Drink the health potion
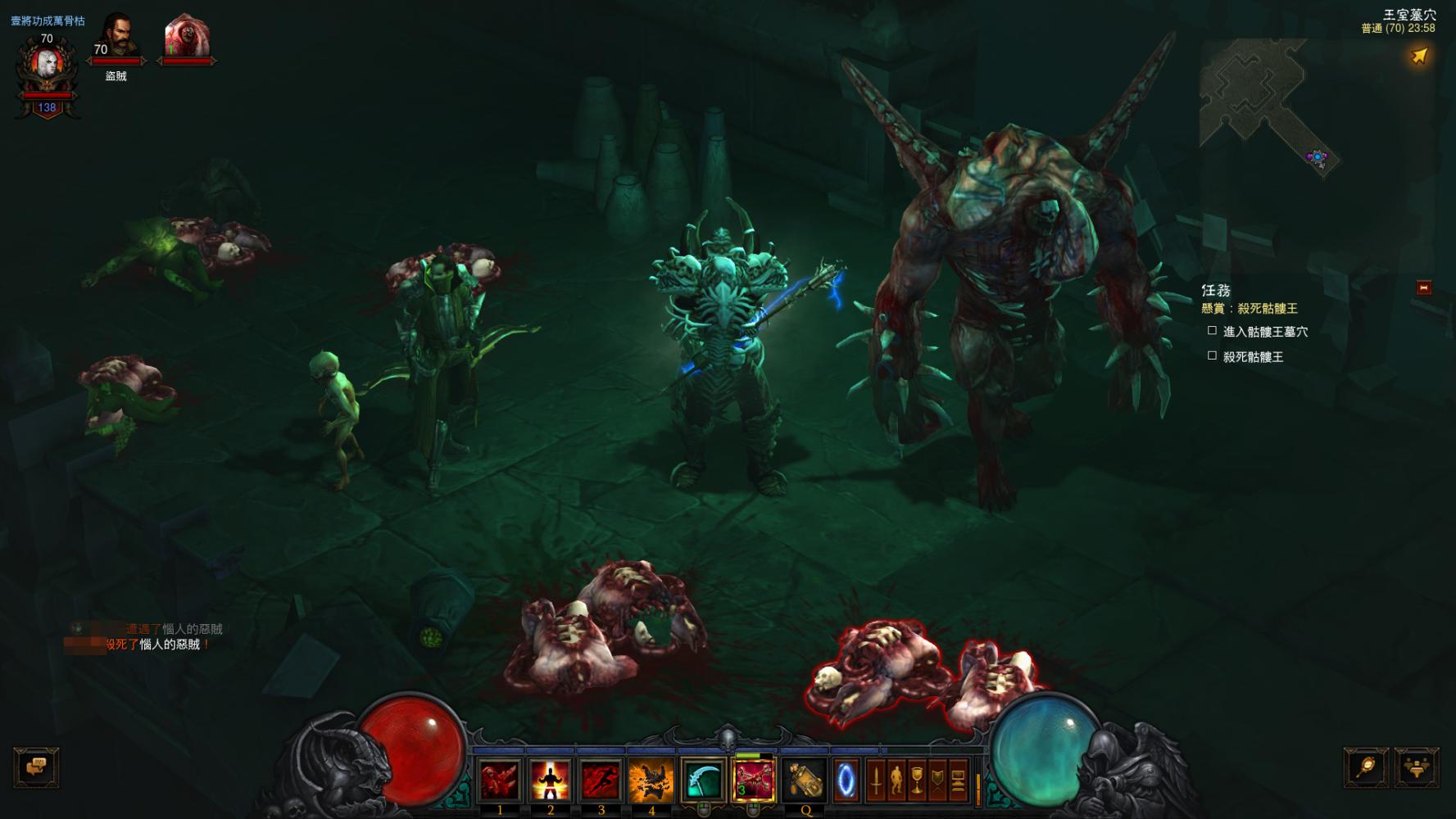This screenshot has width=1456, height=819. (805, 779)
